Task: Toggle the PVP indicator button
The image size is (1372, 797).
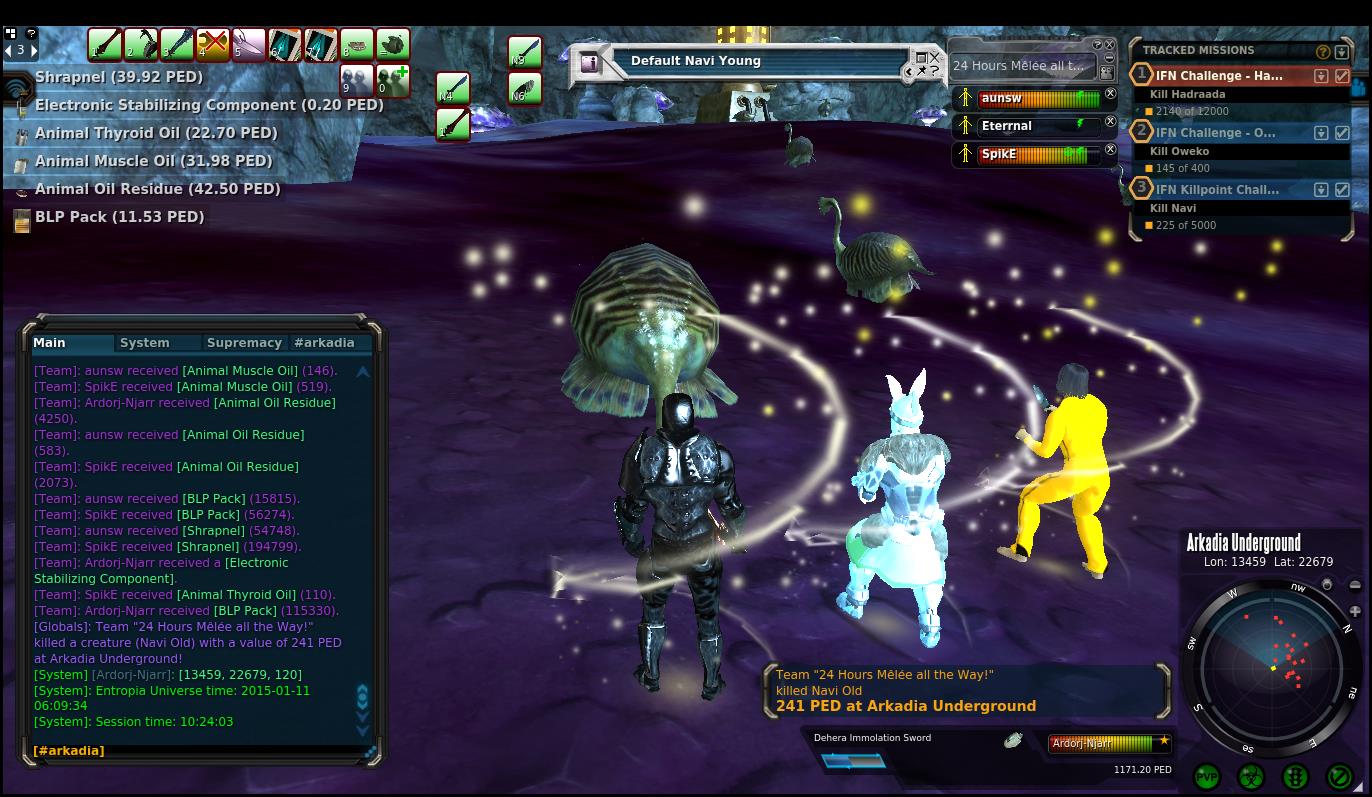Action: [1207, 776]
